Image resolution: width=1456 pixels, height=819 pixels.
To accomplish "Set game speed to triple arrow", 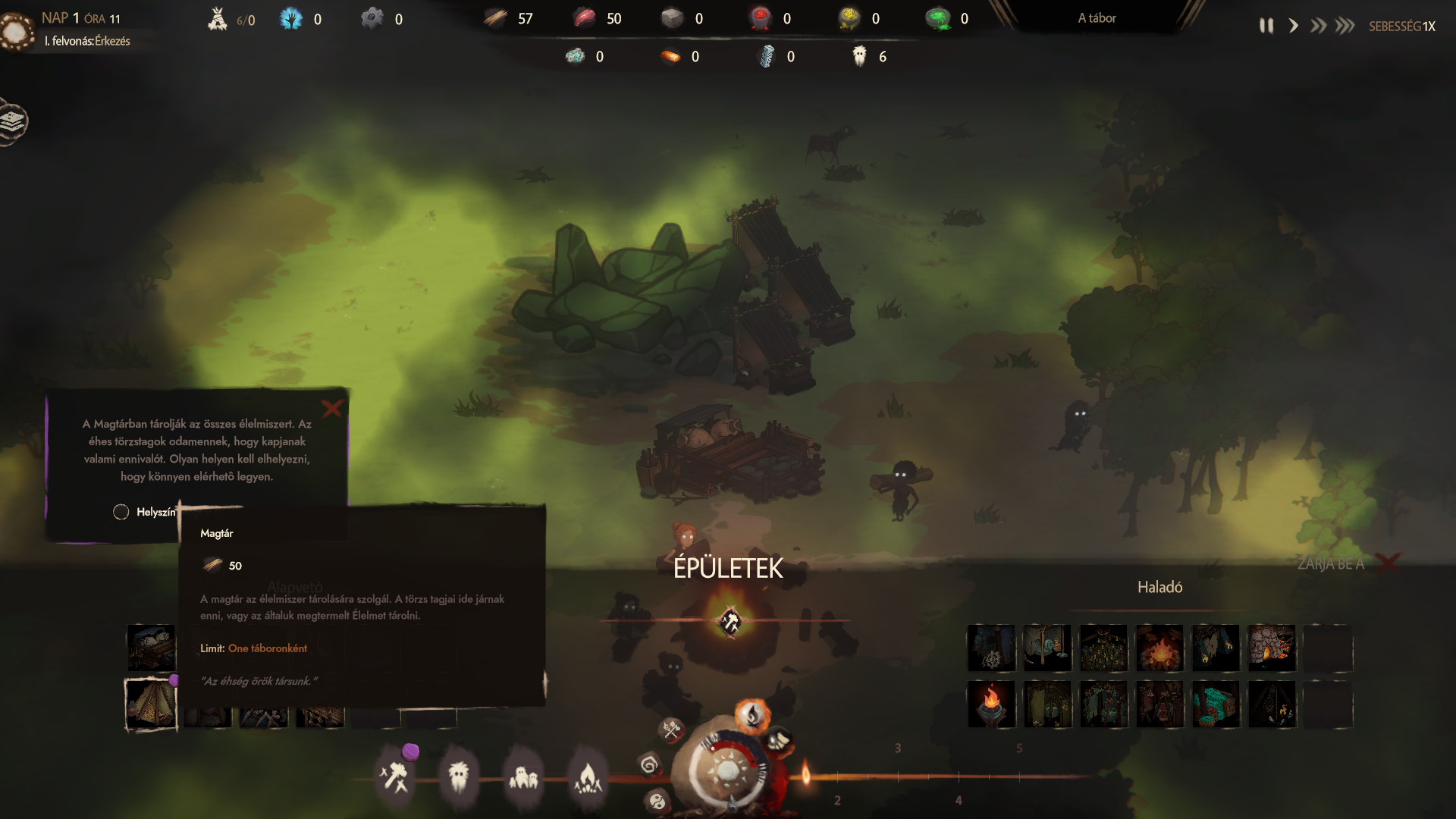I will point(1345,26).
